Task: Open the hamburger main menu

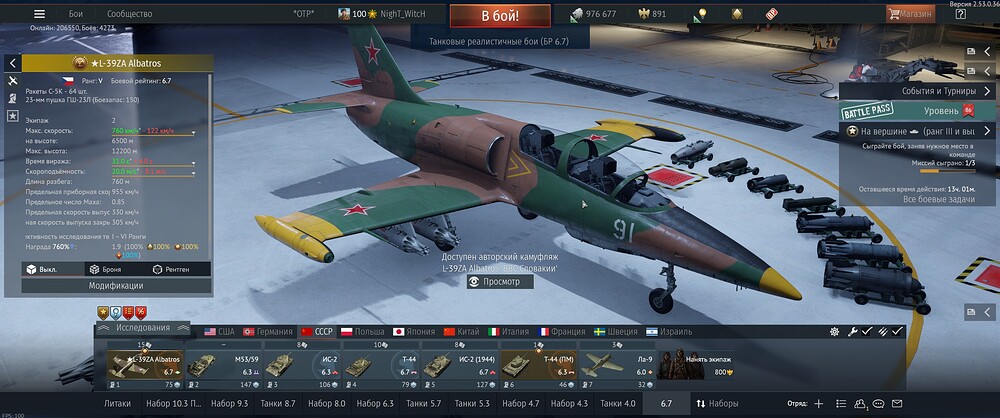Action: [40, 15]
